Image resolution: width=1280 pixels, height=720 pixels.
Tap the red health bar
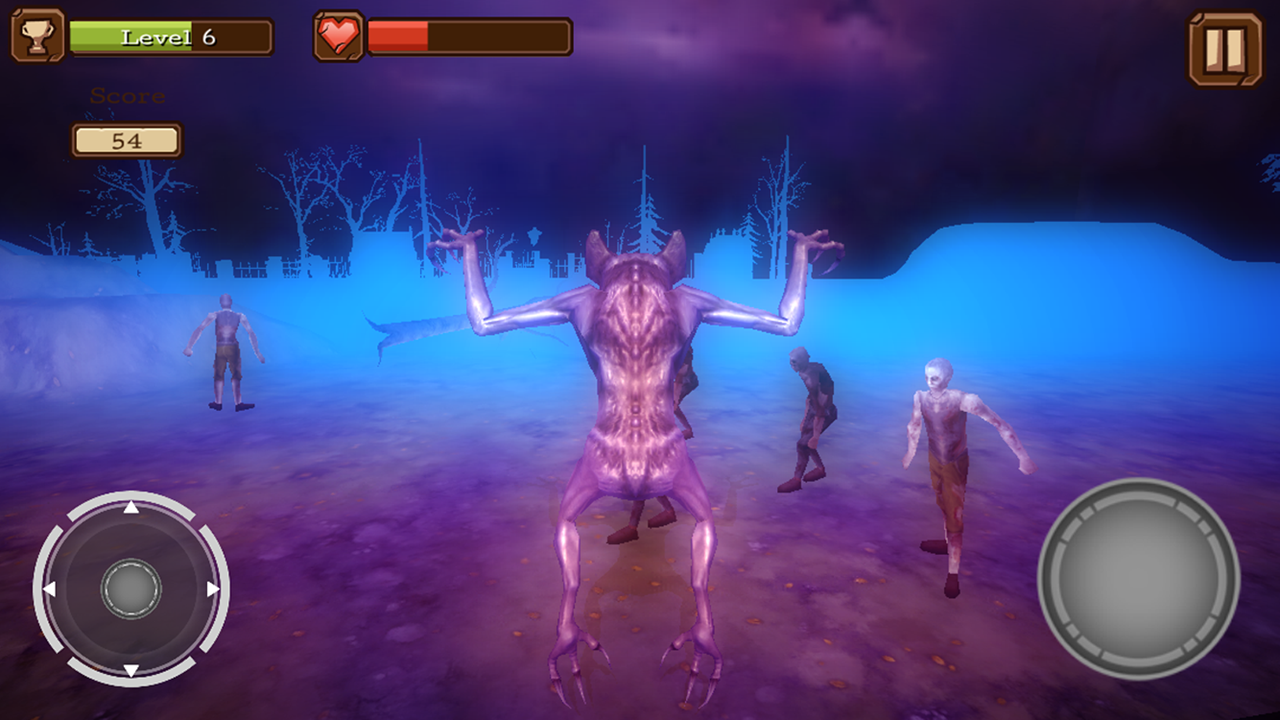[x=400, y=37]
